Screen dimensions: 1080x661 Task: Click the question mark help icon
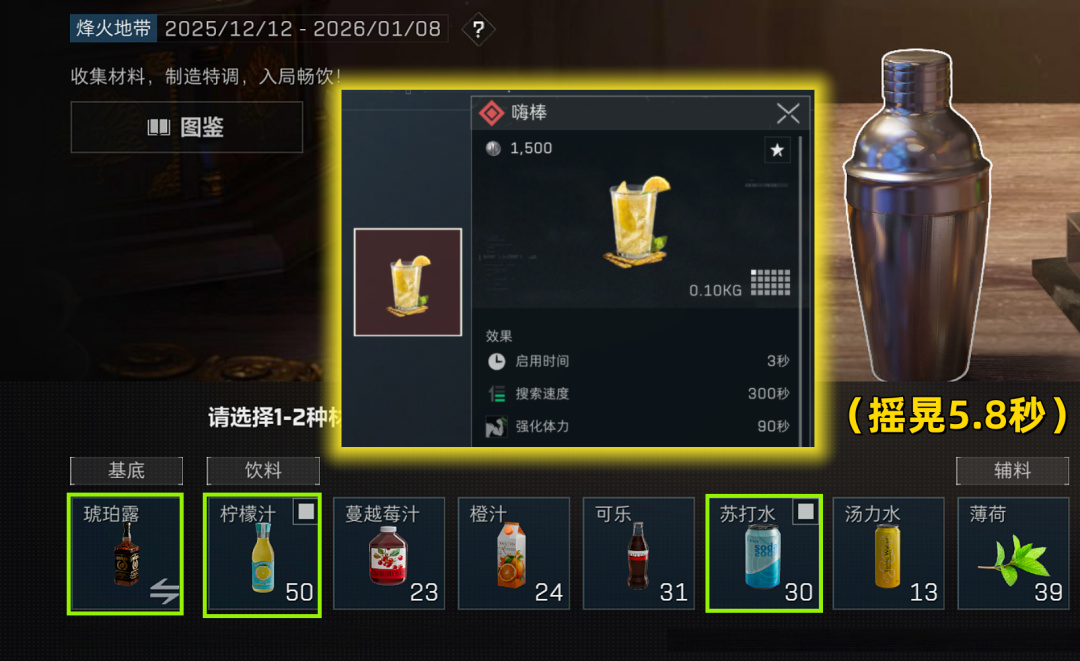click(x=479, y=29)
